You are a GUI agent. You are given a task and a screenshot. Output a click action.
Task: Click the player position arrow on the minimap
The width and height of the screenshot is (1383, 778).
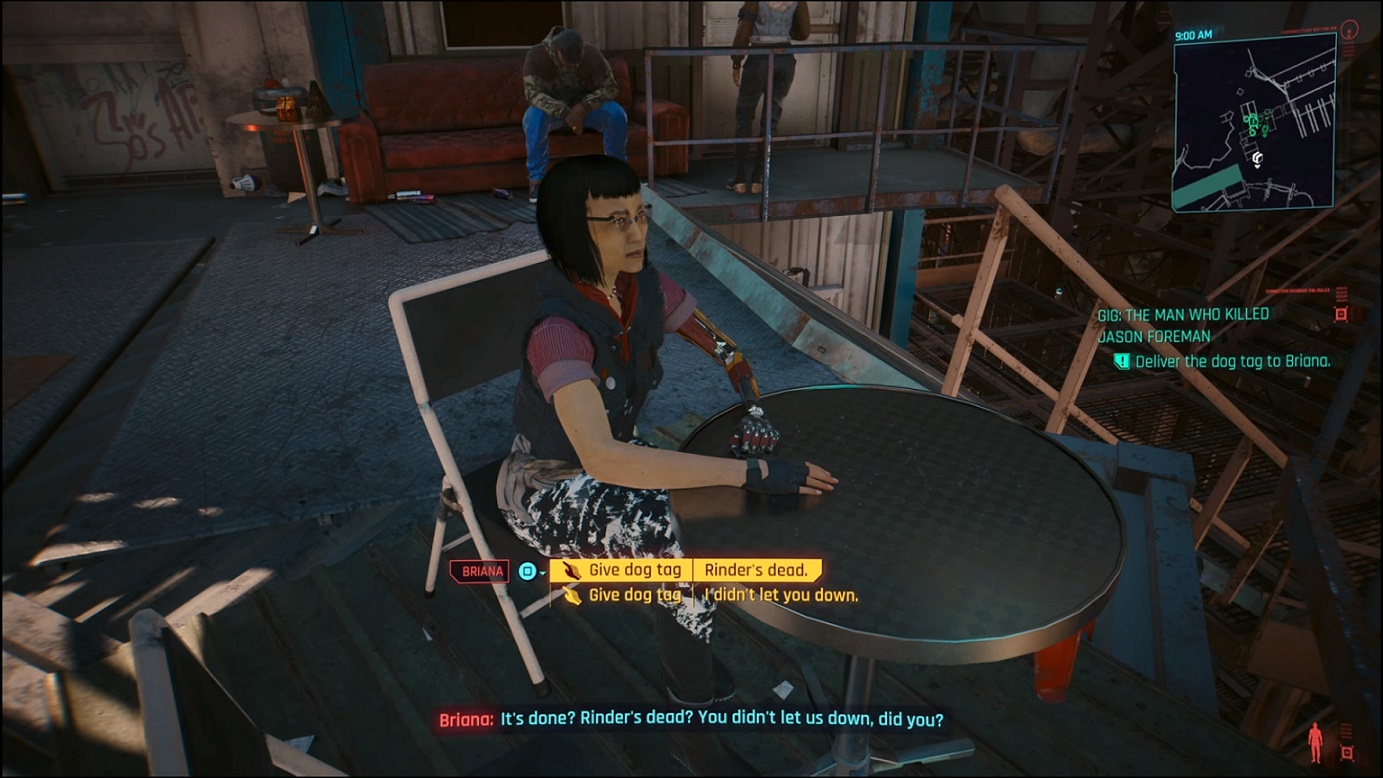click(x=1257, y=157)
